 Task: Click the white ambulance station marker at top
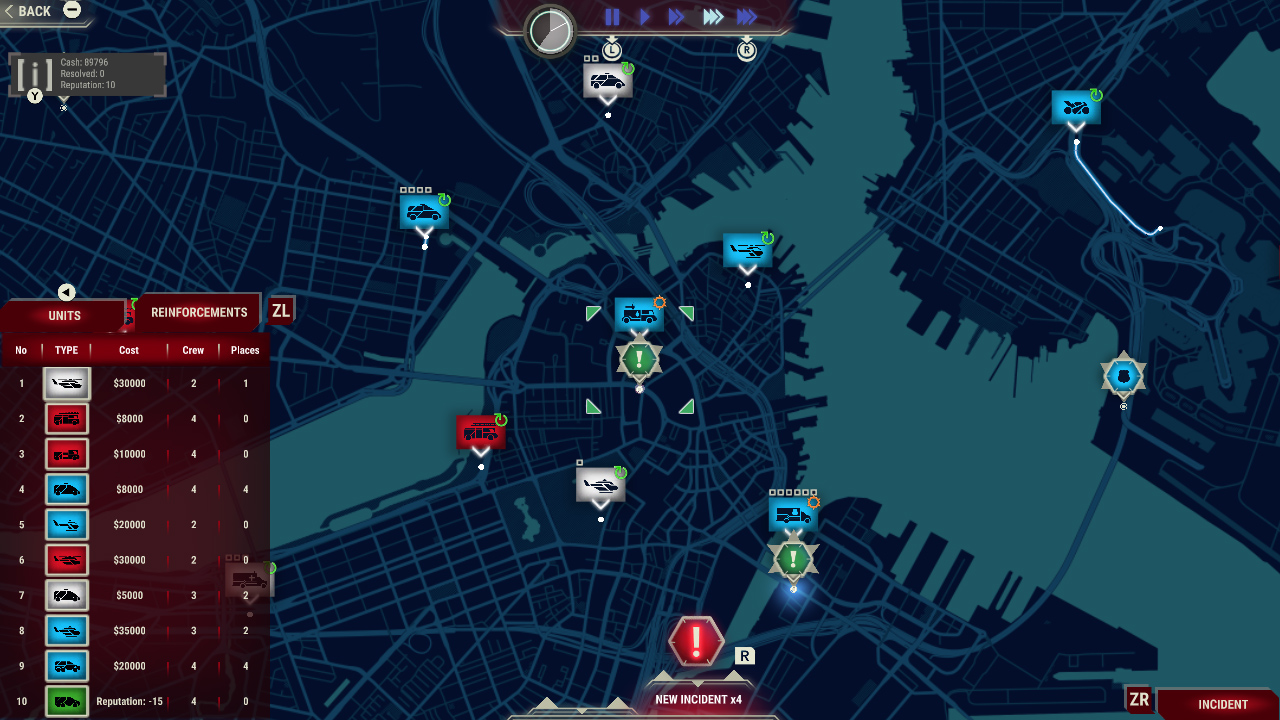tap(607, 79)
